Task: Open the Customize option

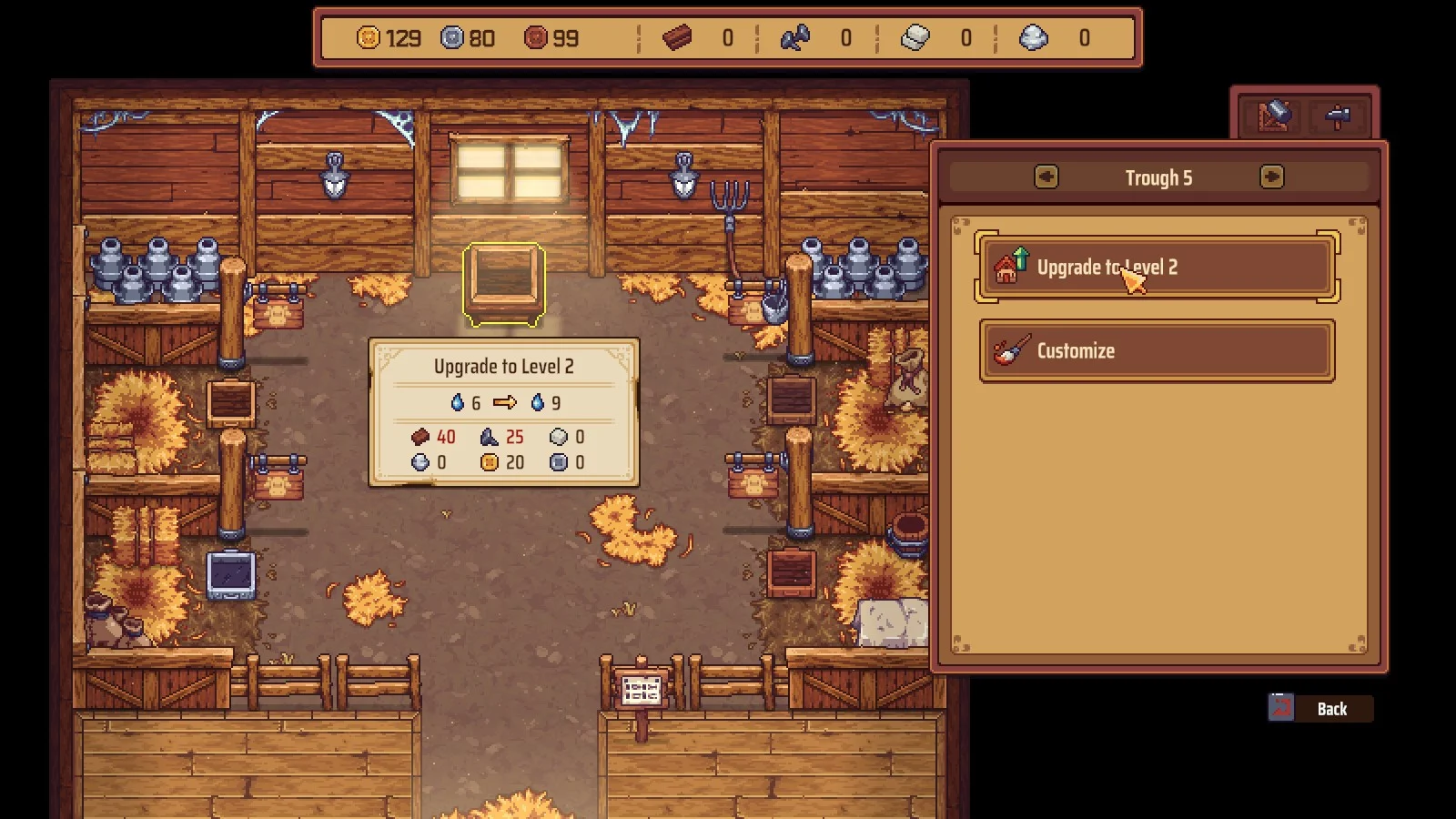Action: 1157,350
